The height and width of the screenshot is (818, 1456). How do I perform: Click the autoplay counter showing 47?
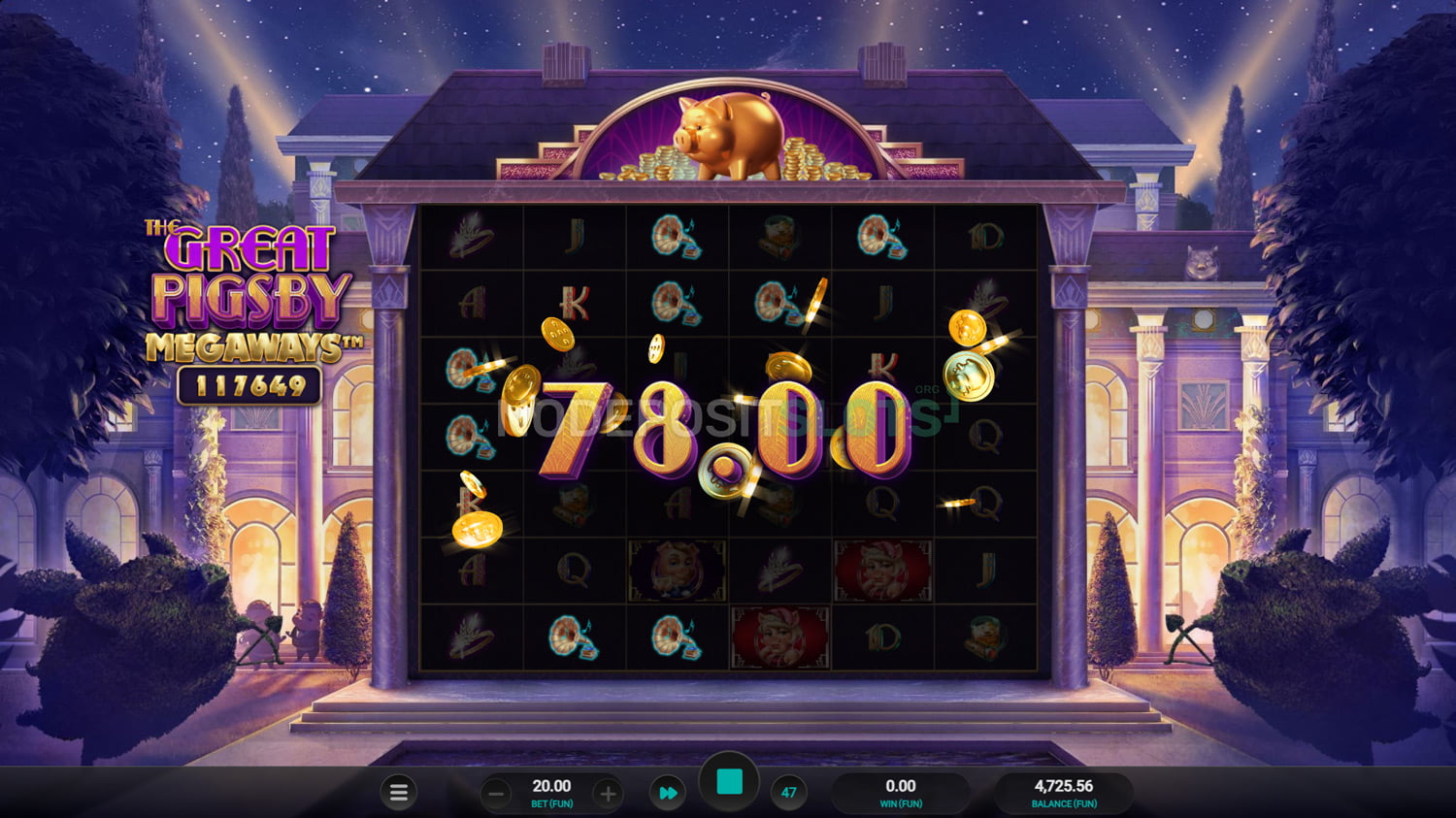789,793
